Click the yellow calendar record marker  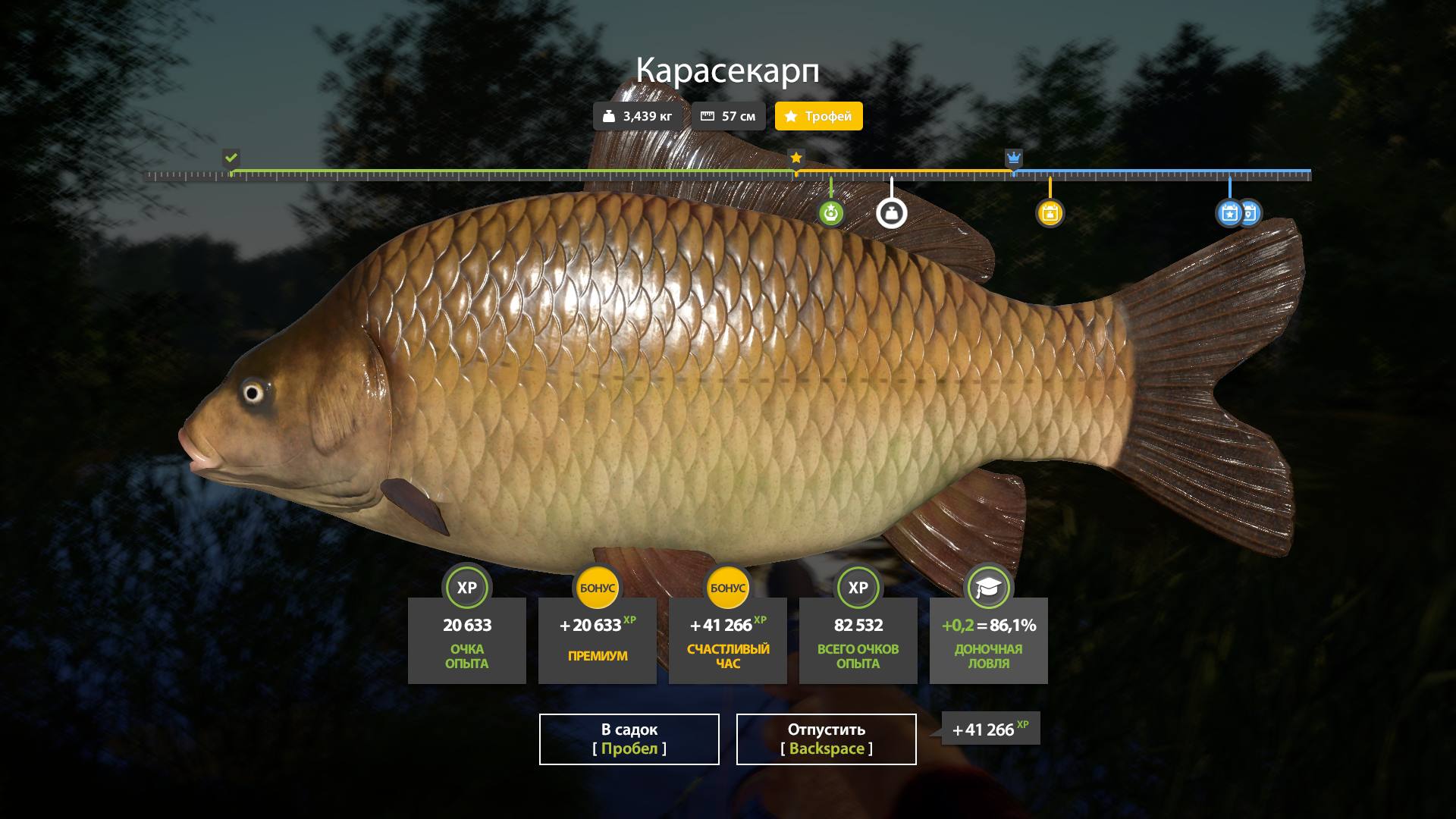tap(1050, 214)
